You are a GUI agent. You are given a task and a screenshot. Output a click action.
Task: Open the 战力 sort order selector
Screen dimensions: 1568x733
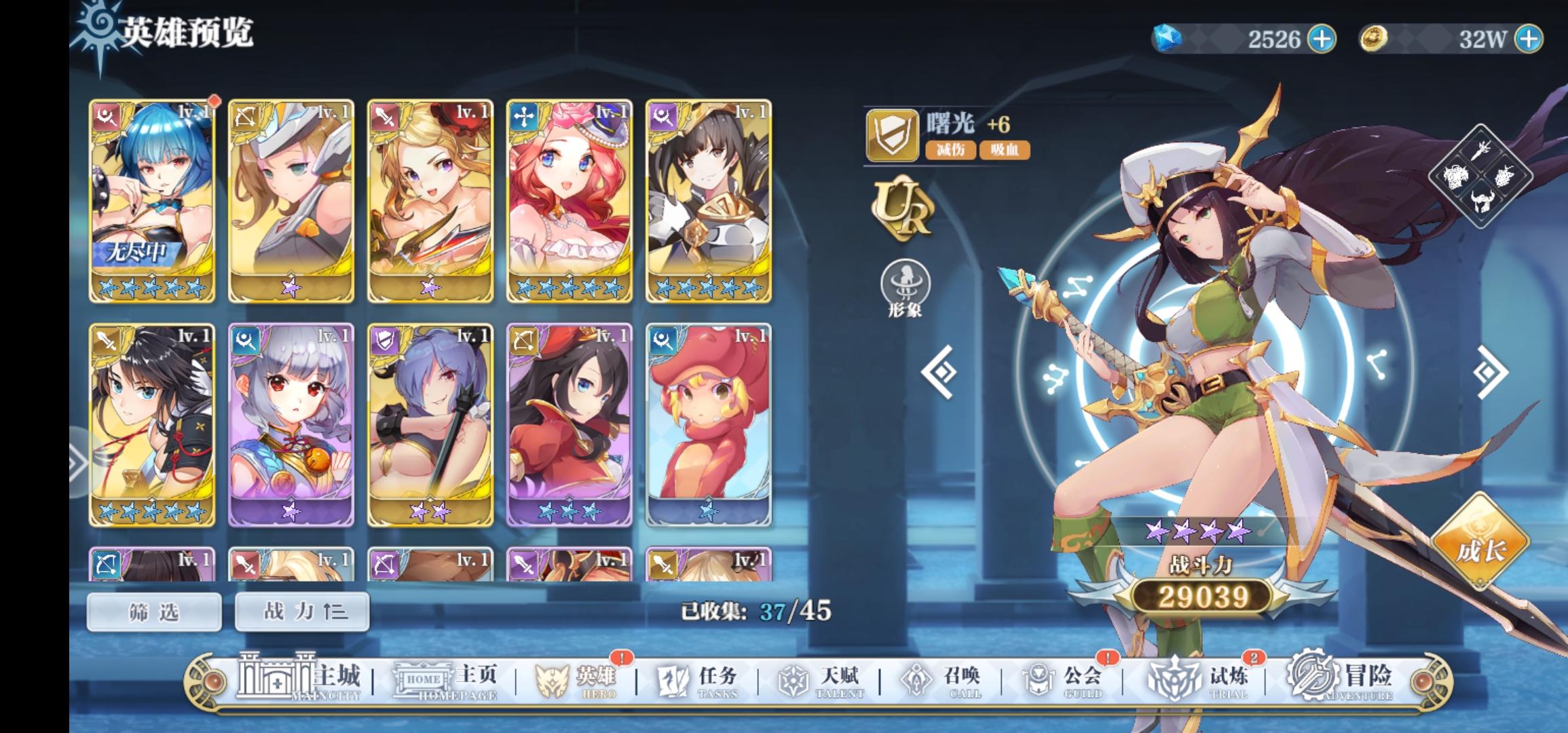(301, 611)
